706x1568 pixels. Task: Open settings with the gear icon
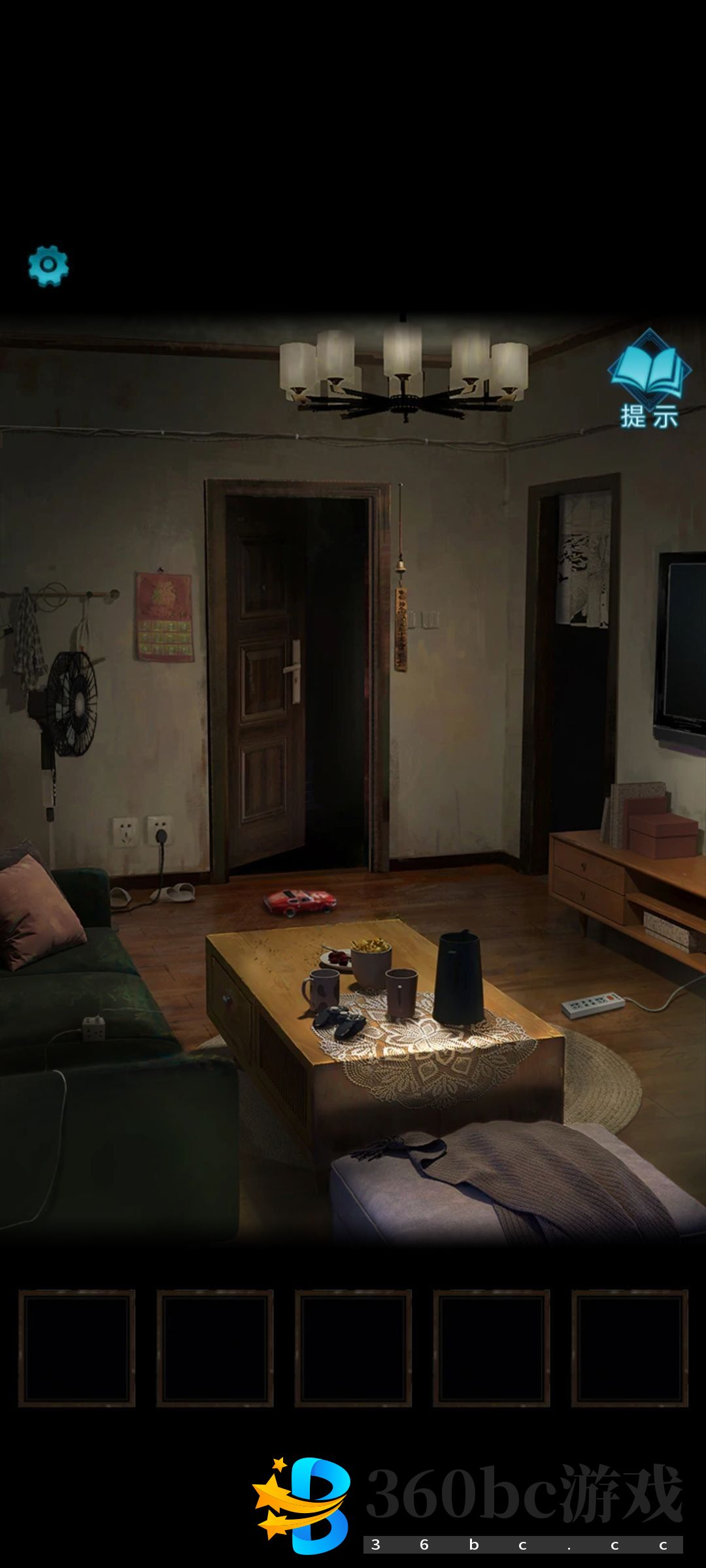[48, 265]
